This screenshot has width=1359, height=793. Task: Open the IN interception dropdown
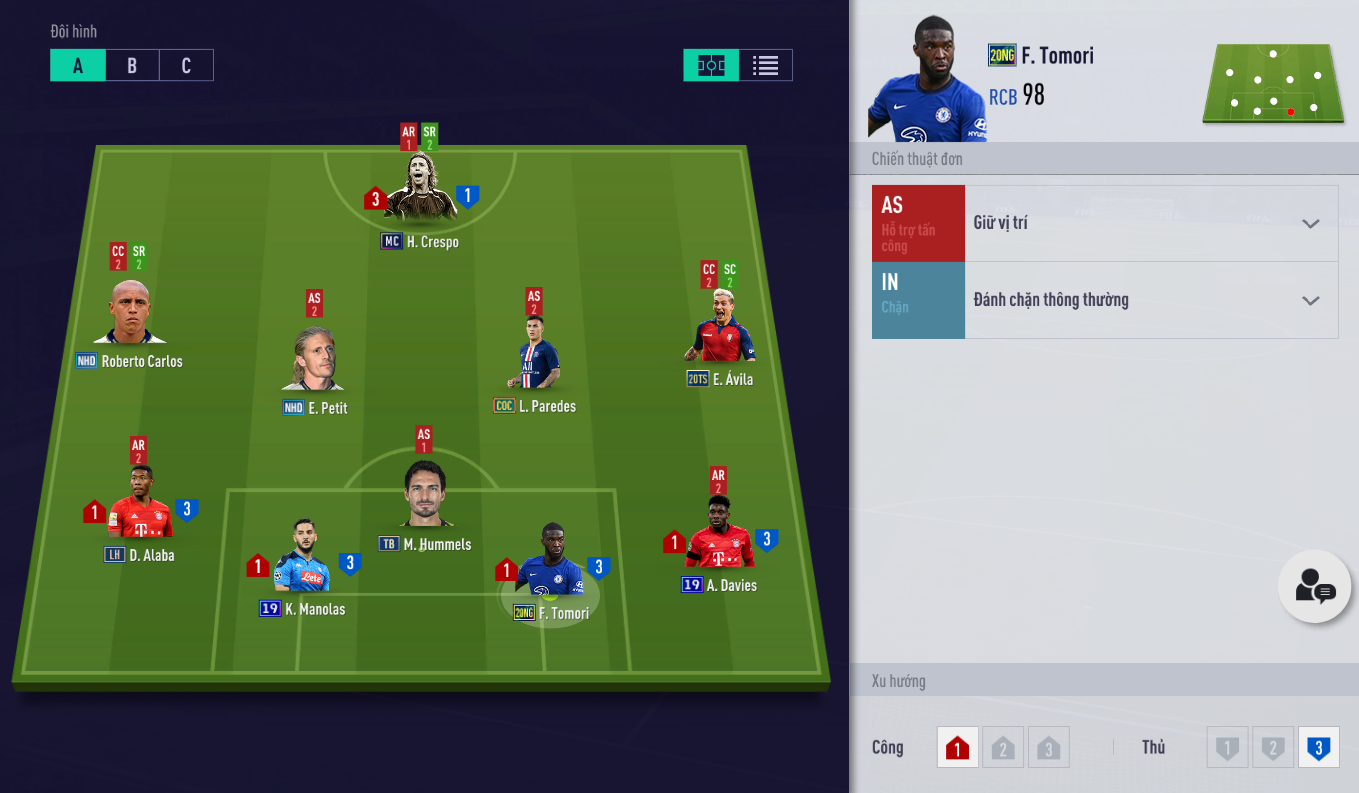click(x=1310, y=301)
